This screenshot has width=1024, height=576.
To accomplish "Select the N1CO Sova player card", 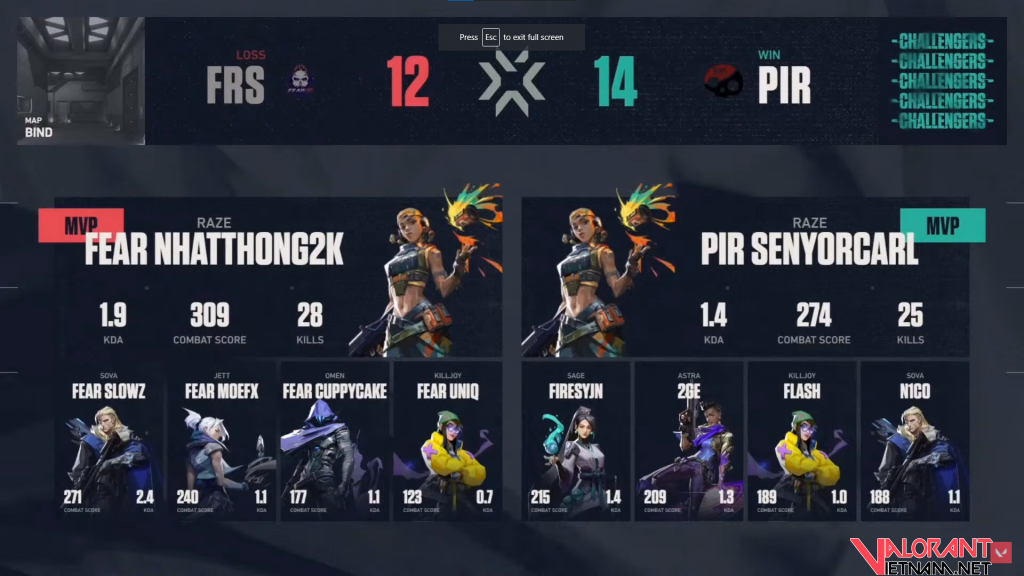I will tap(914, 441).
